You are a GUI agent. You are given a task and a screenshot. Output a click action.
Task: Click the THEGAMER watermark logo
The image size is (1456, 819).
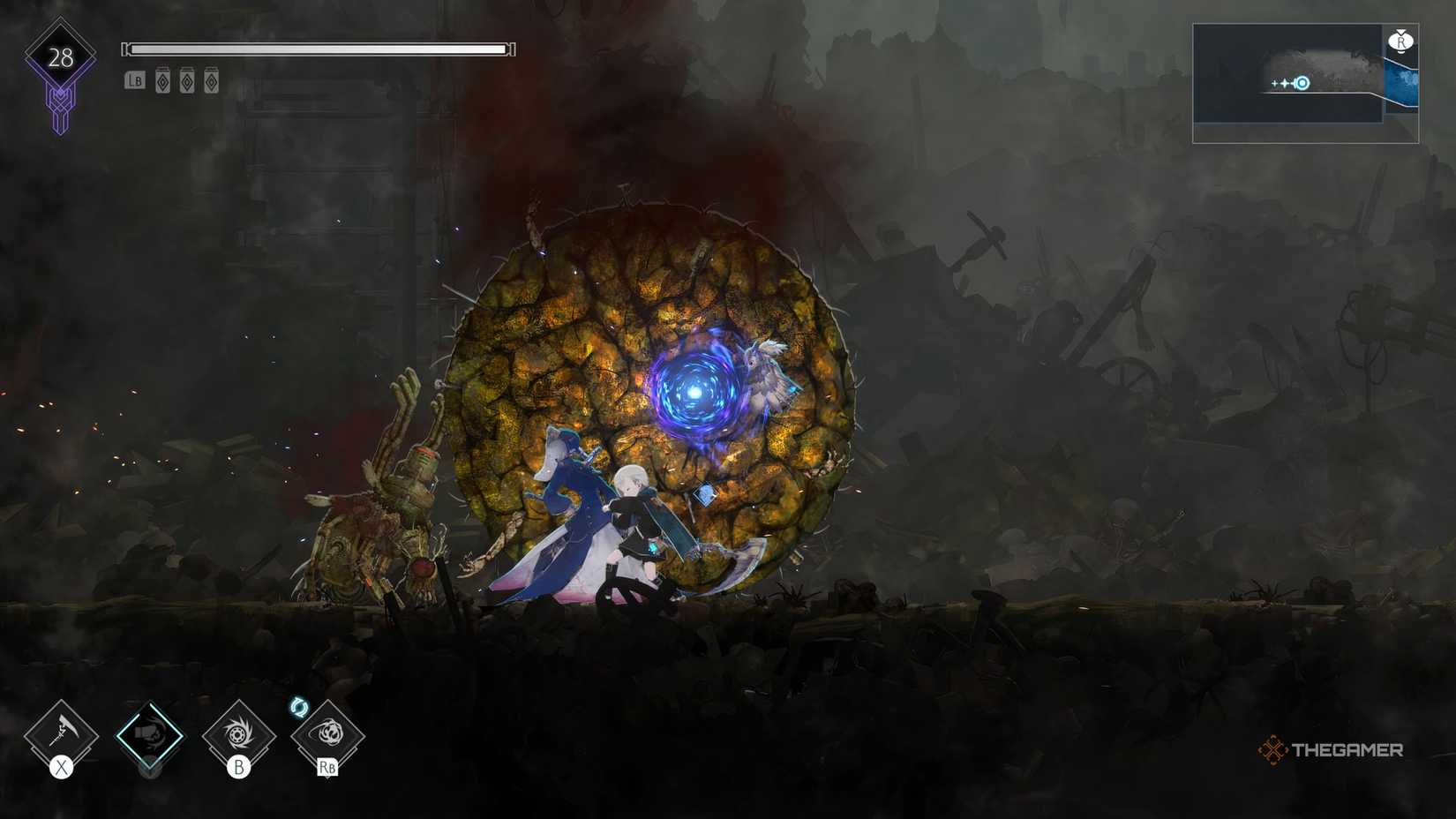1332,750
